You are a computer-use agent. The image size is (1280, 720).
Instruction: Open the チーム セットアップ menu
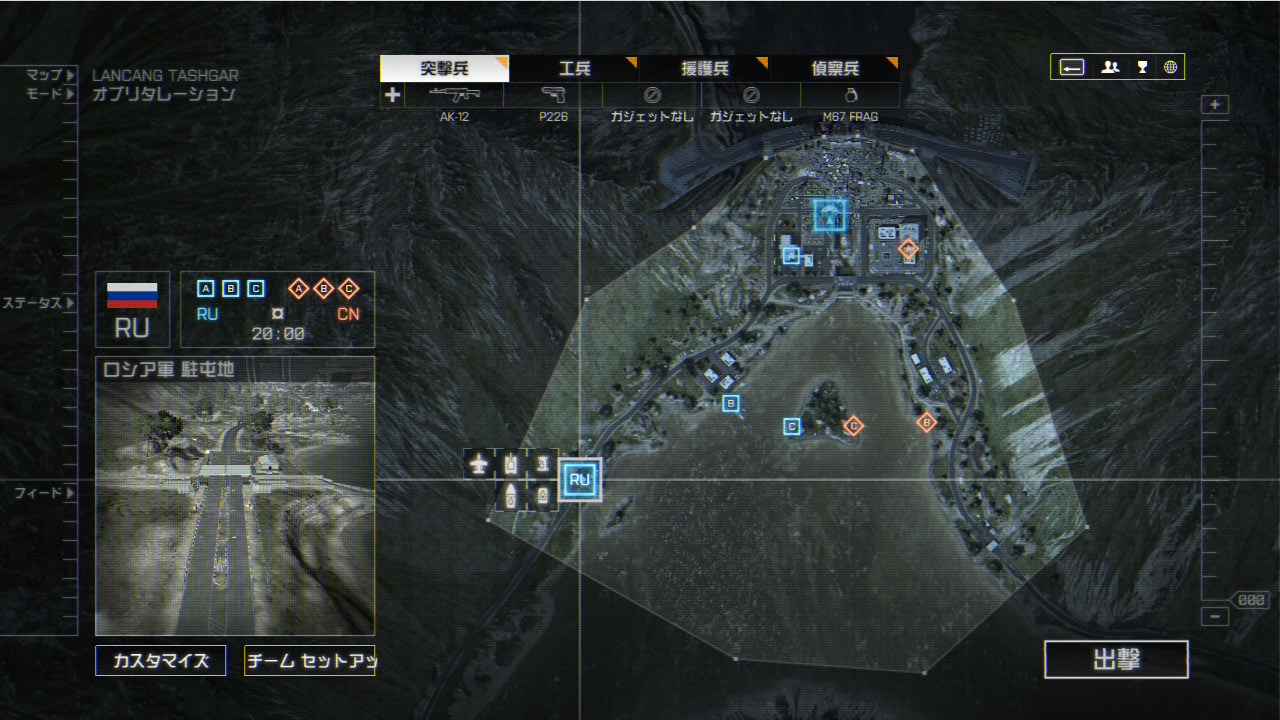pos(309,660)
